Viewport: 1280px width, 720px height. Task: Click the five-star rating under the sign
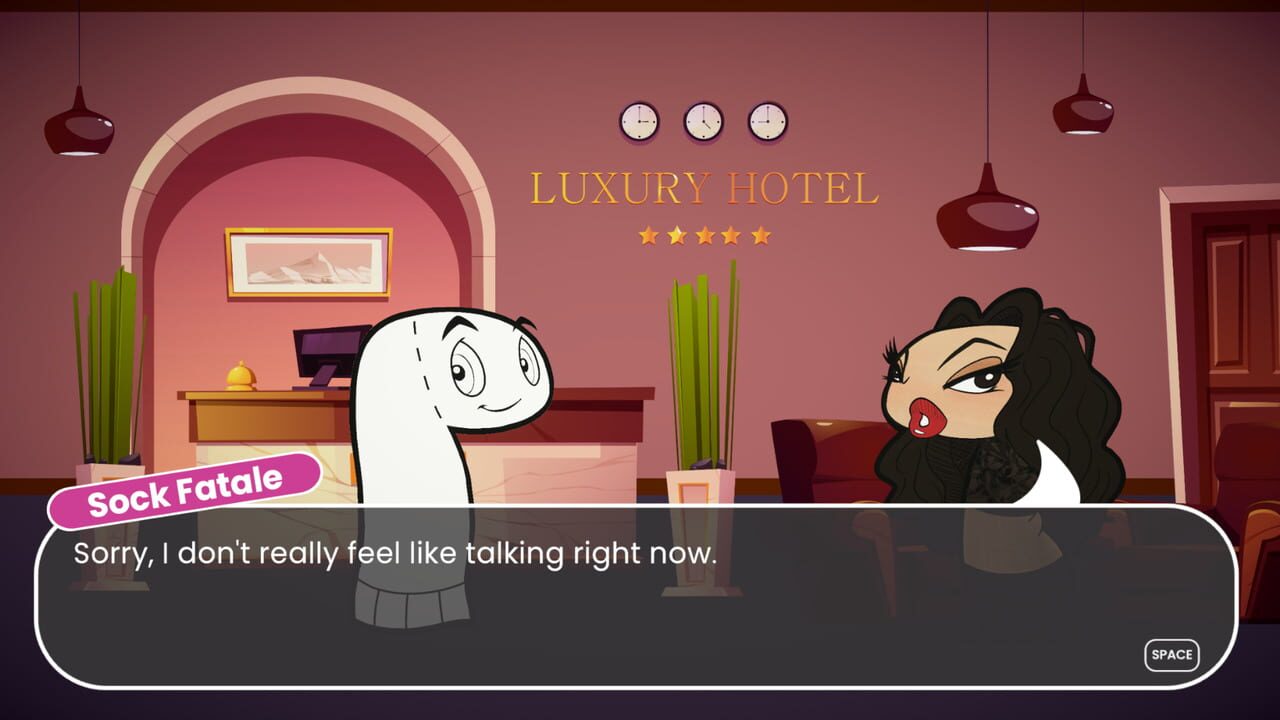click(x=703, y=235)
